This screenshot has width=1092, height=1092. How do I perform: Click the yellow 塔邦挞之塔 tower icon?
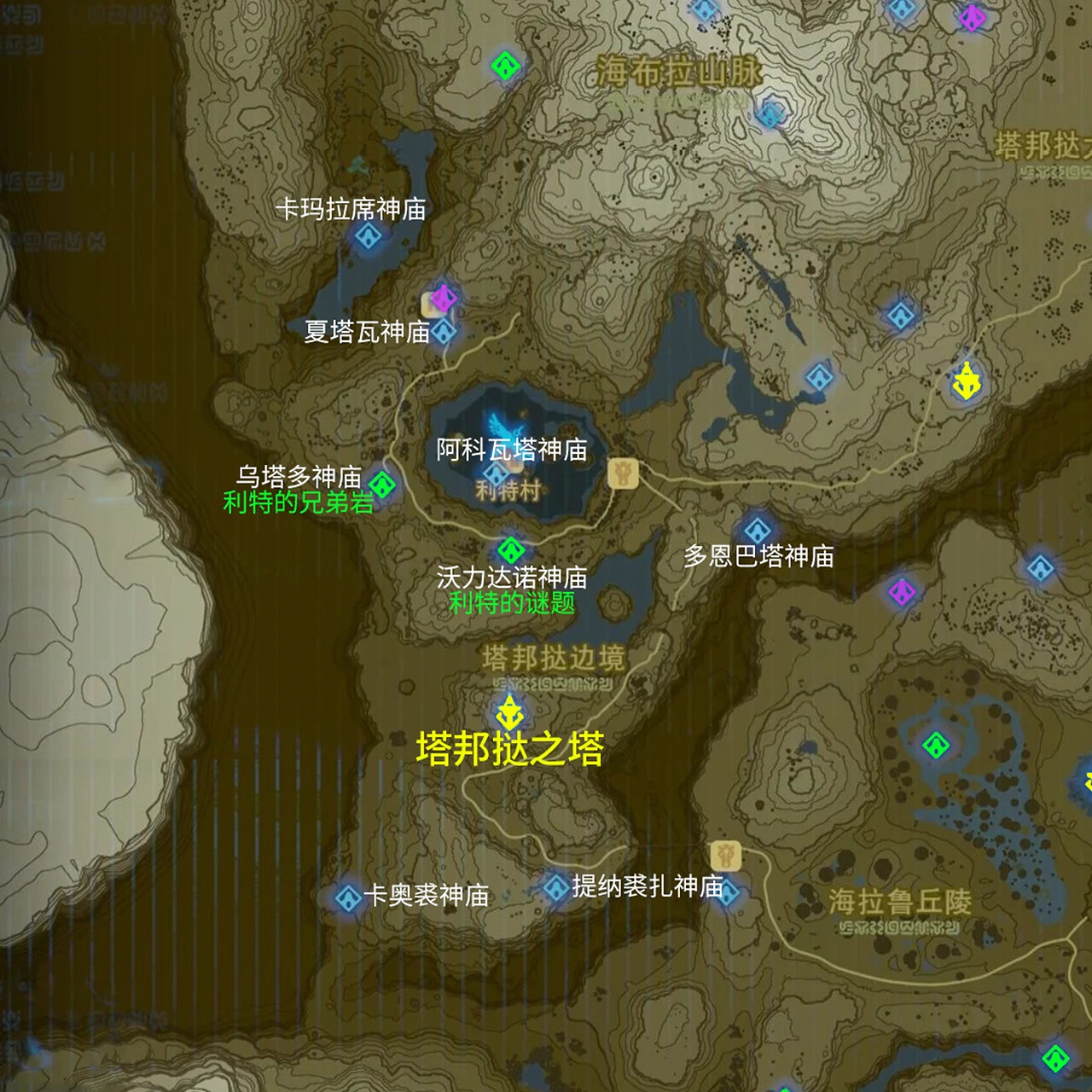tap(511, 711)
